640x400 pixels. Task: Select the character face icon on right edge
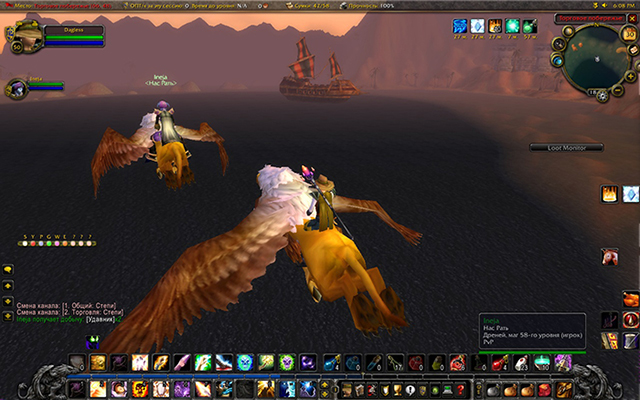(x=609, y=257)
